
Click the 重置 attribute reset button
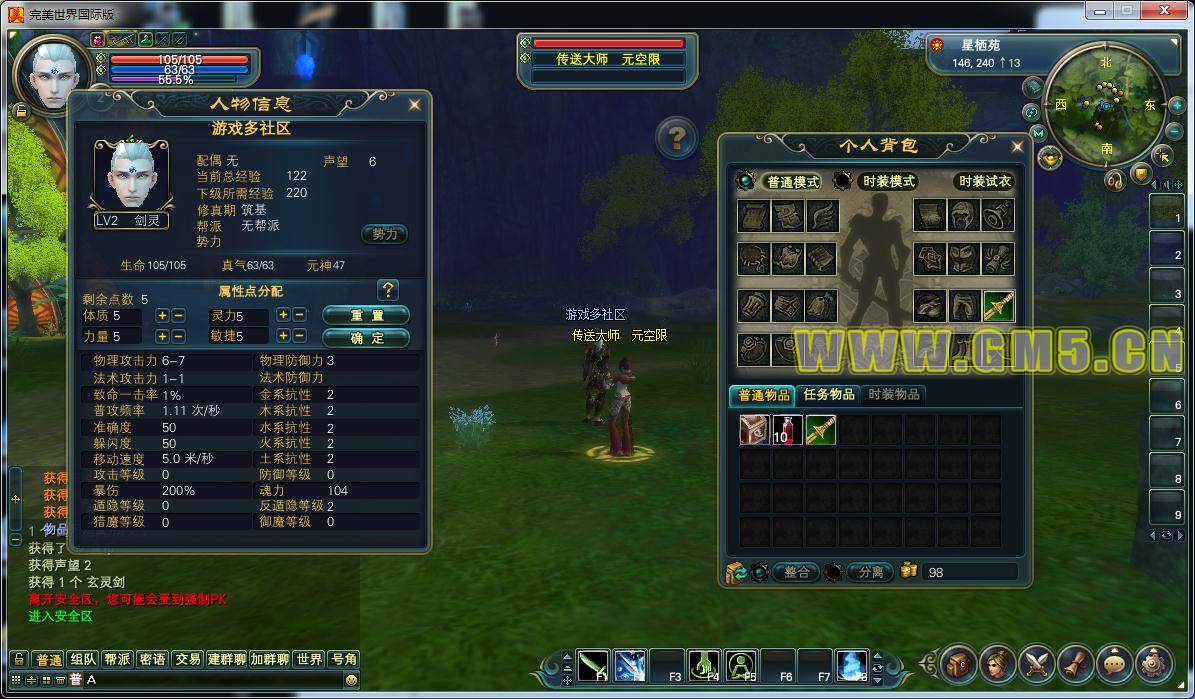(x=366, y=315)
